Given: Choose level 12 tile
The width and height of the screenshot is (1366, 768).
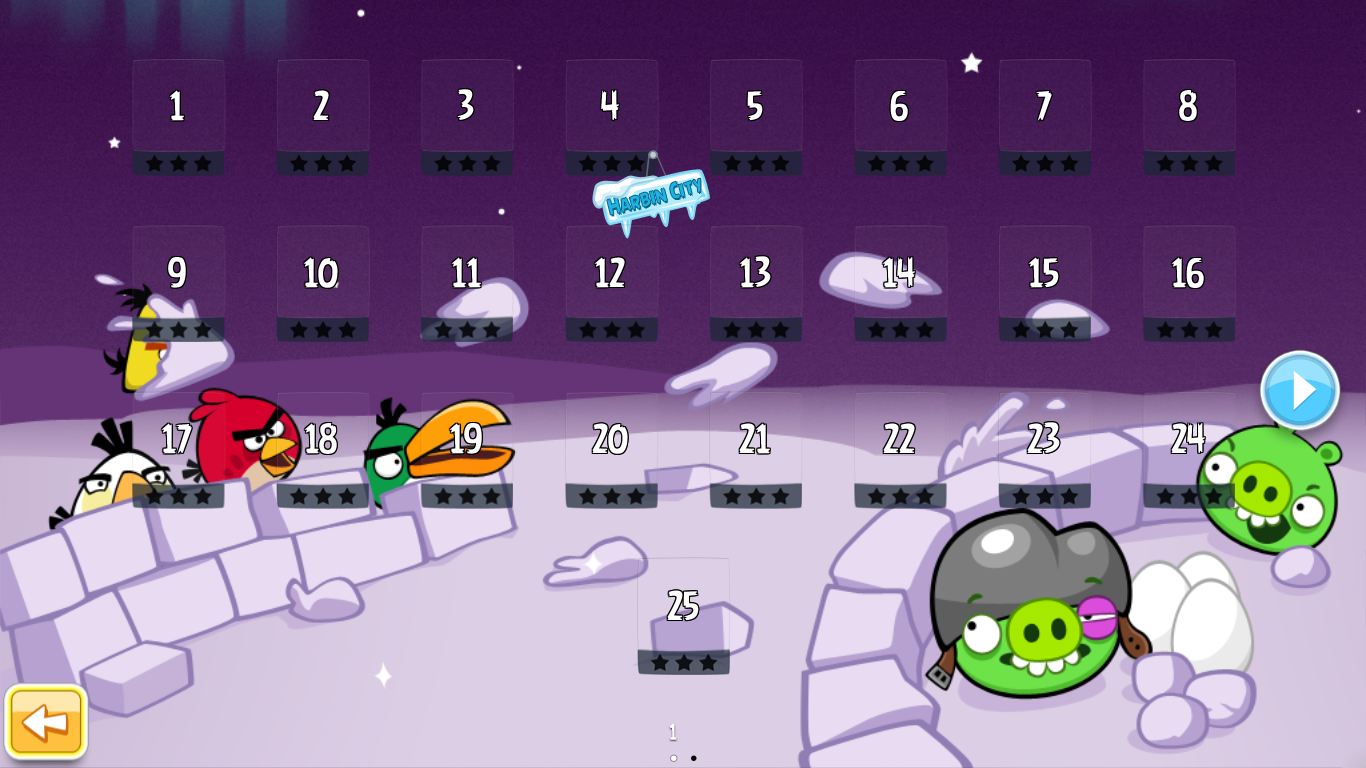Looking at the screenshot, I should click(x=611, y=283).
